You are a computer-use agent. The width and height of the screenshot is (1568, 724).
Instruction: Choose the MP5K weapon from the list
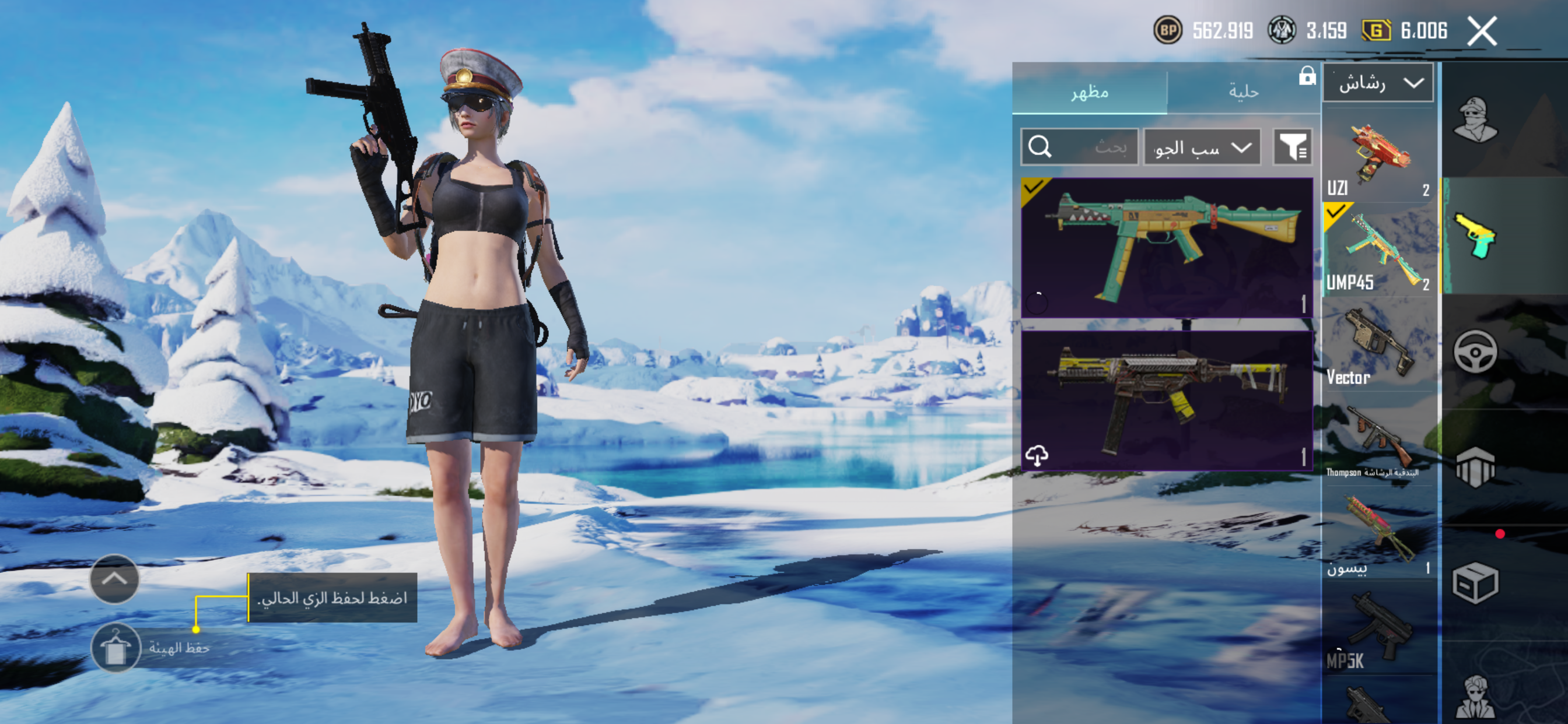[1378, 628]
